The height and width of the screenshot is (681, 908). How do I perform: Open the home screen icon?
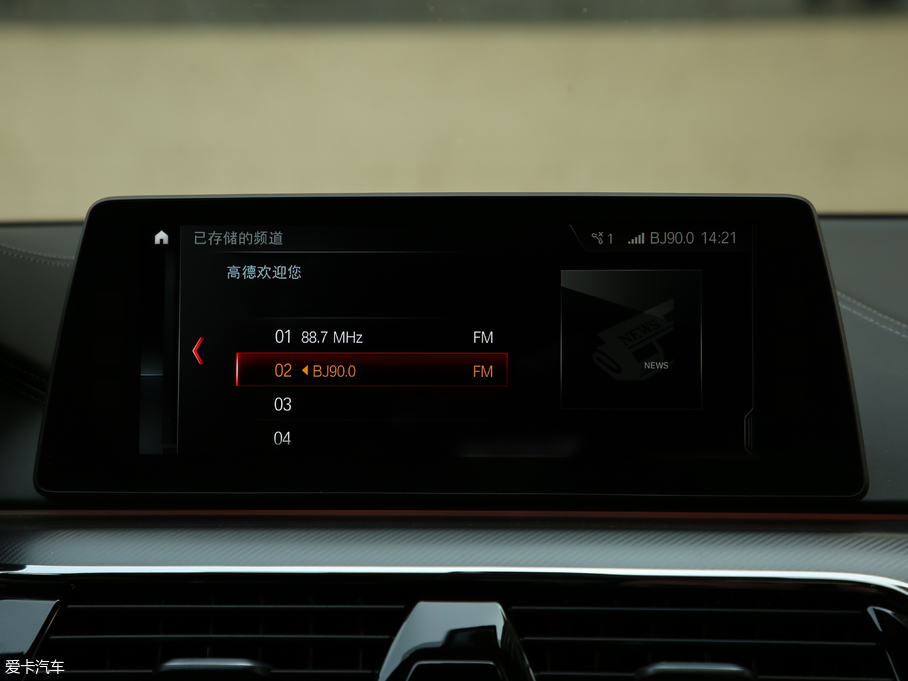(x=161, y=238)
